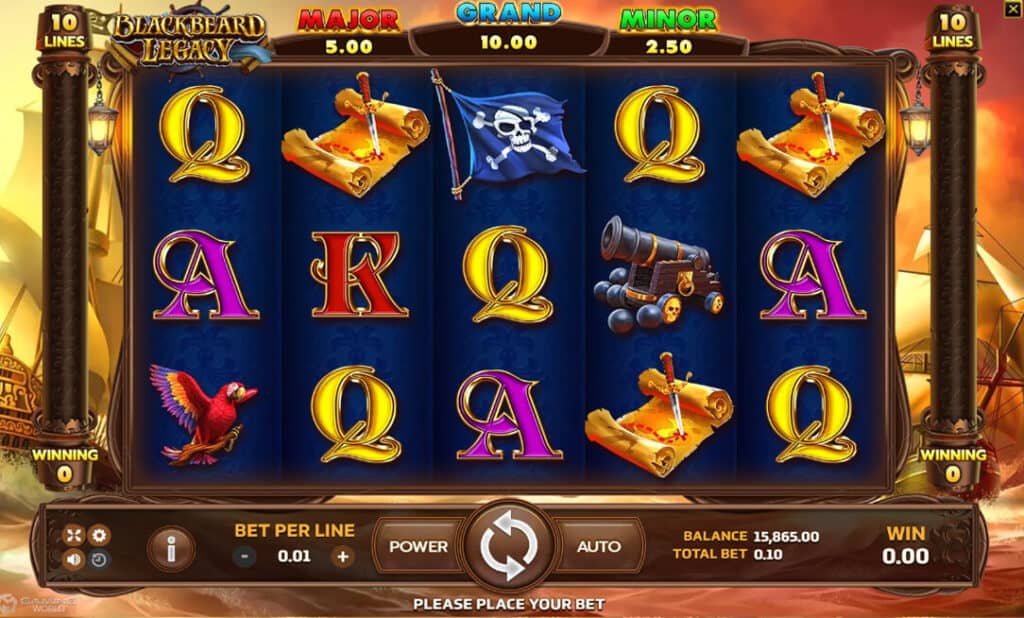Open spin history via the clock icon
This screenshot has width=1024, height=618.
[x=99, y=560]
